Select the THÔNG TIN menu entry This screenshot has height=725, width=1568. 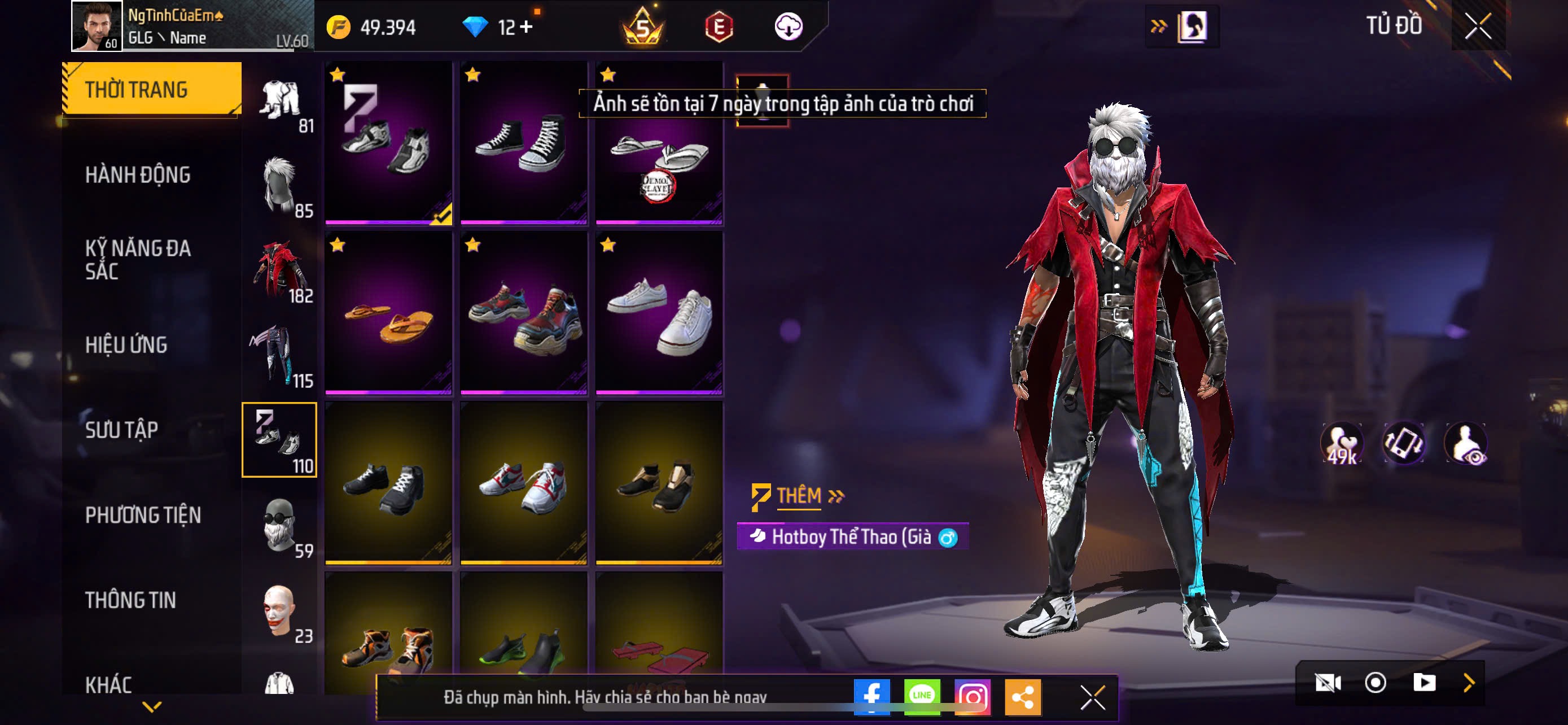[130, 600]
